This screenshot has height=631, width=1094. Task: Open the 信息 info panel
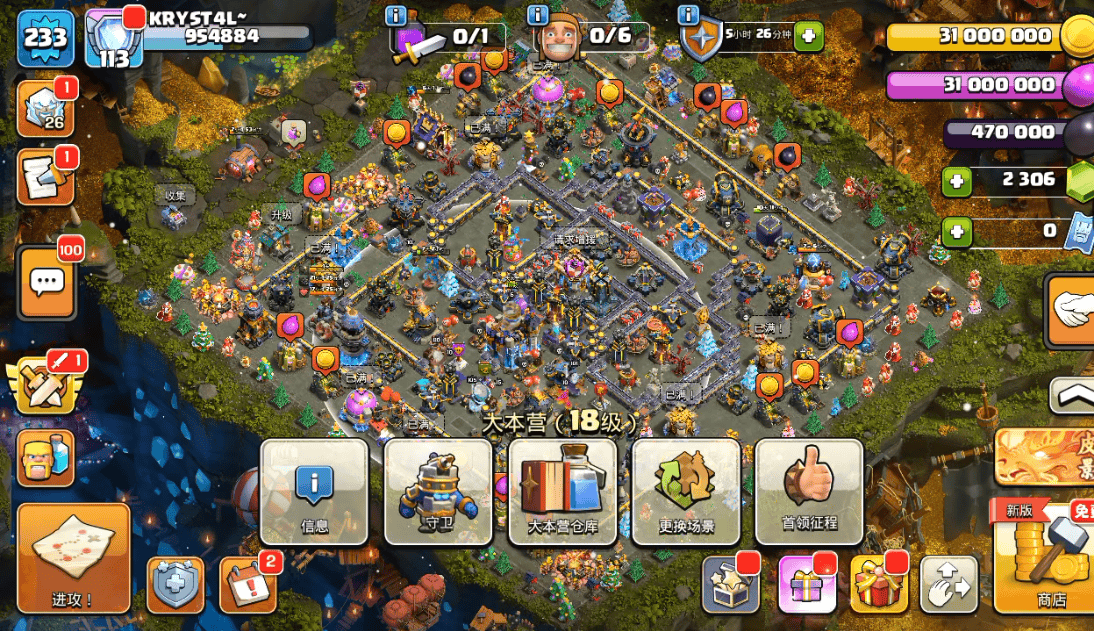[314, 491]
